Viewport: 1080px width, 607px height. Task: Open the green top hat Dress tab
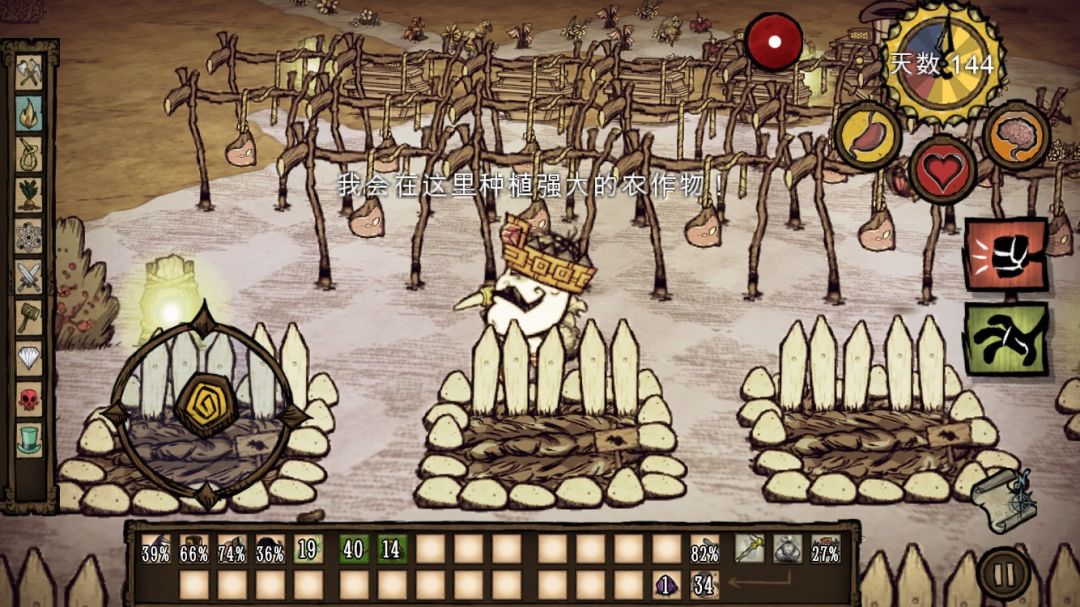tap(29, 438)
